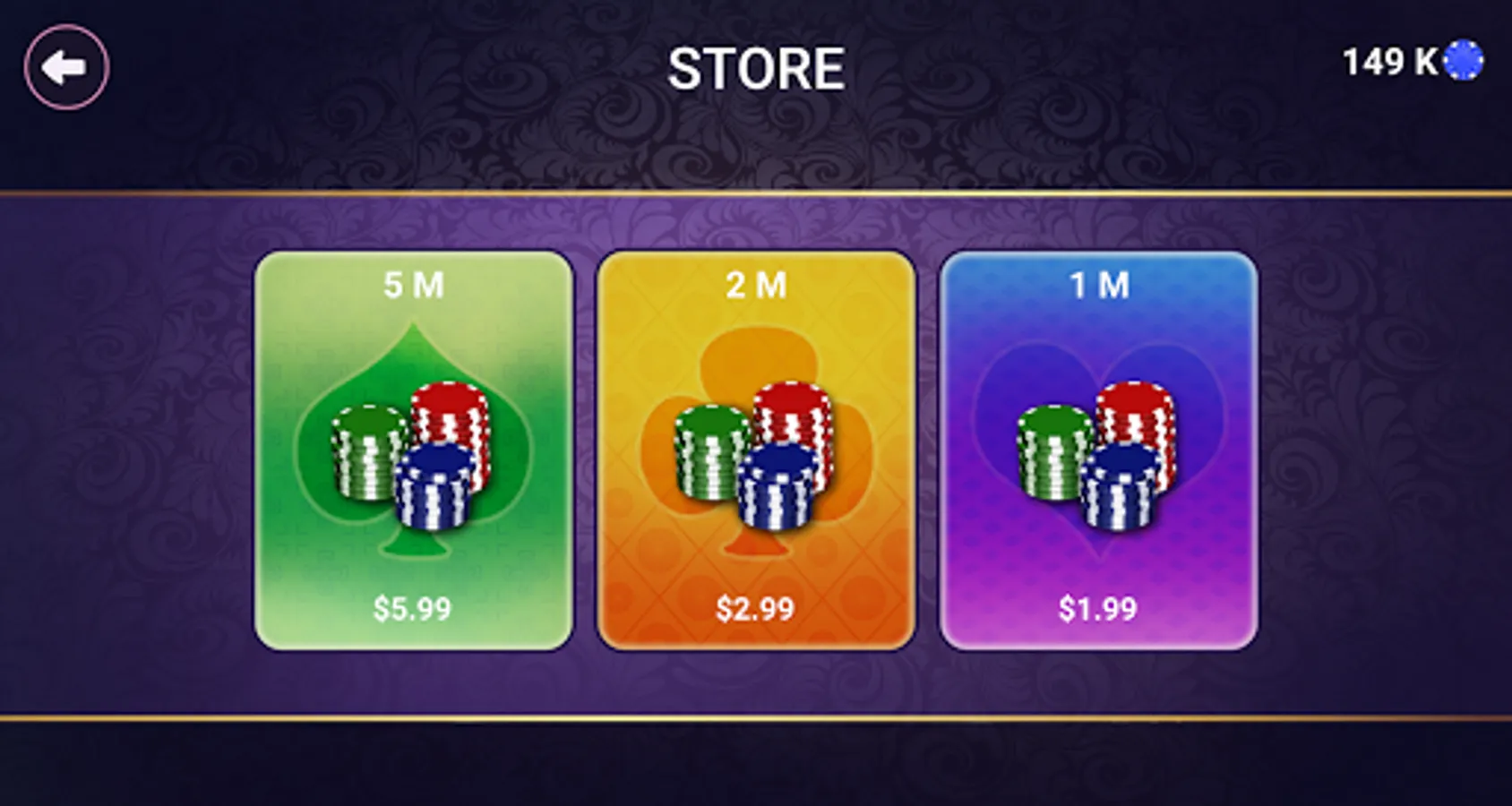Click the 1 M amount label
This screenshot has height=806, width=1512.
[x=1099, y=286]
